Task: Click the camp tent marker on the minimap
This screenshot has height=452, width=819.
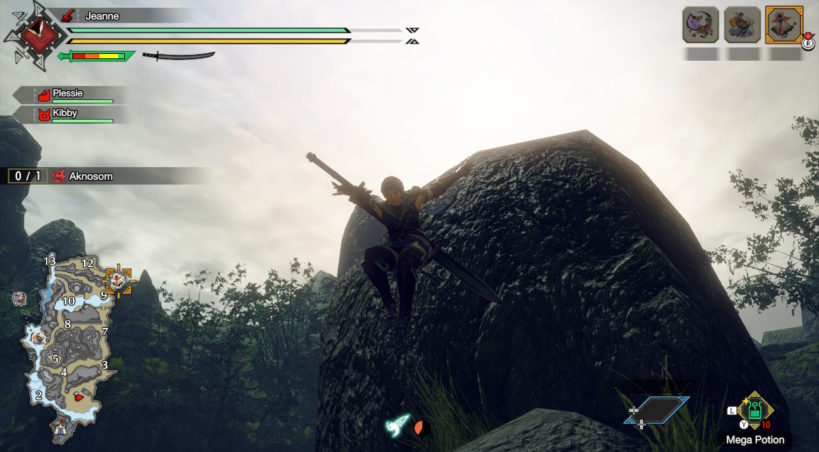Action: click(x=61, y=428)
